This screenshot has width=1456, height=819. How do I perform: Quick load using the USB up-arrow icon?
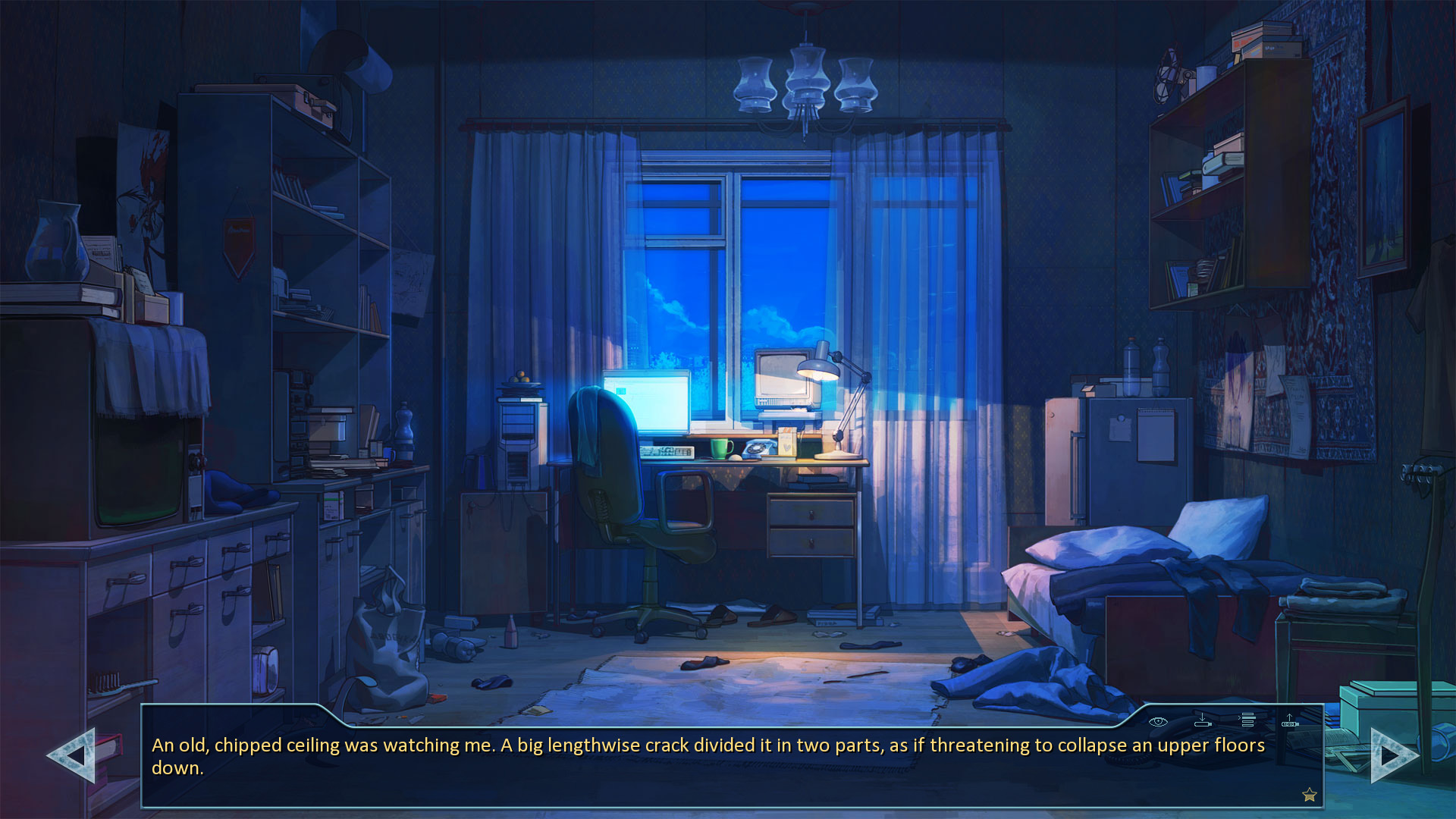[x=1289, y=720]
